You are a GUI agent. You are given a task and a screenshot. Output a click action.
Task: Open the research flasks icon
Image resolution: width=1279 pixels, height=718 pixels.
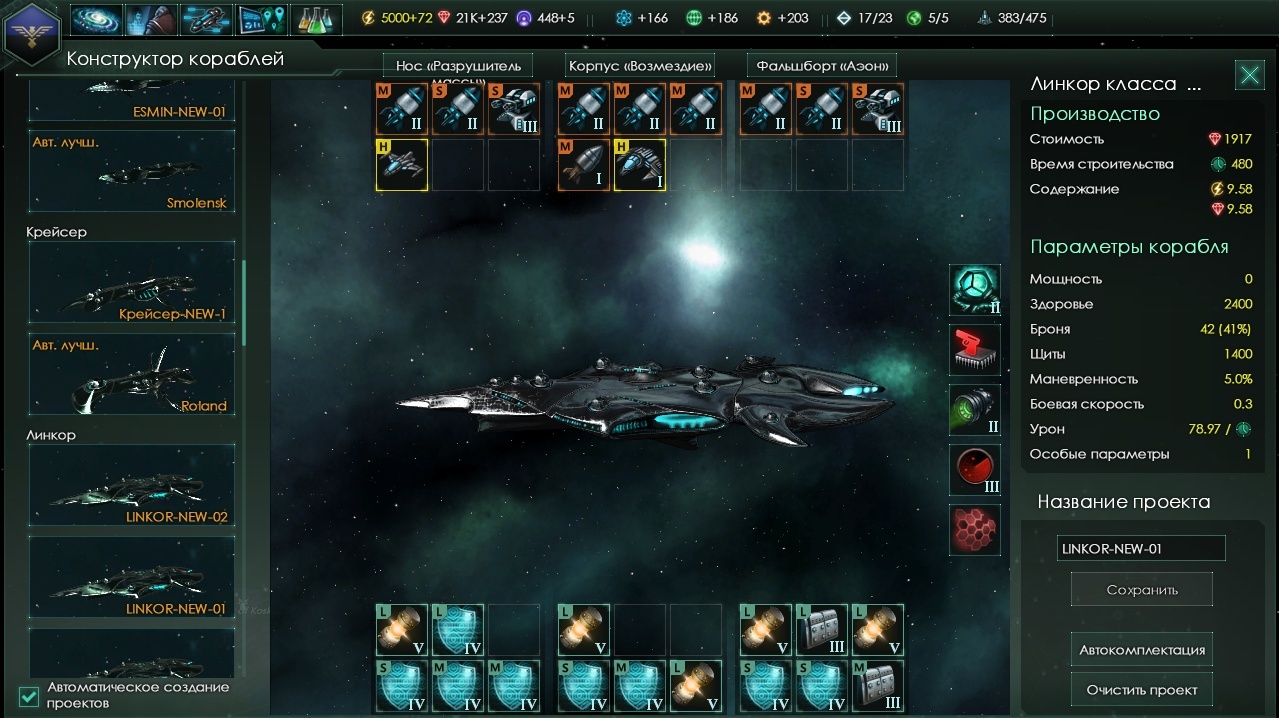[316, 19]
